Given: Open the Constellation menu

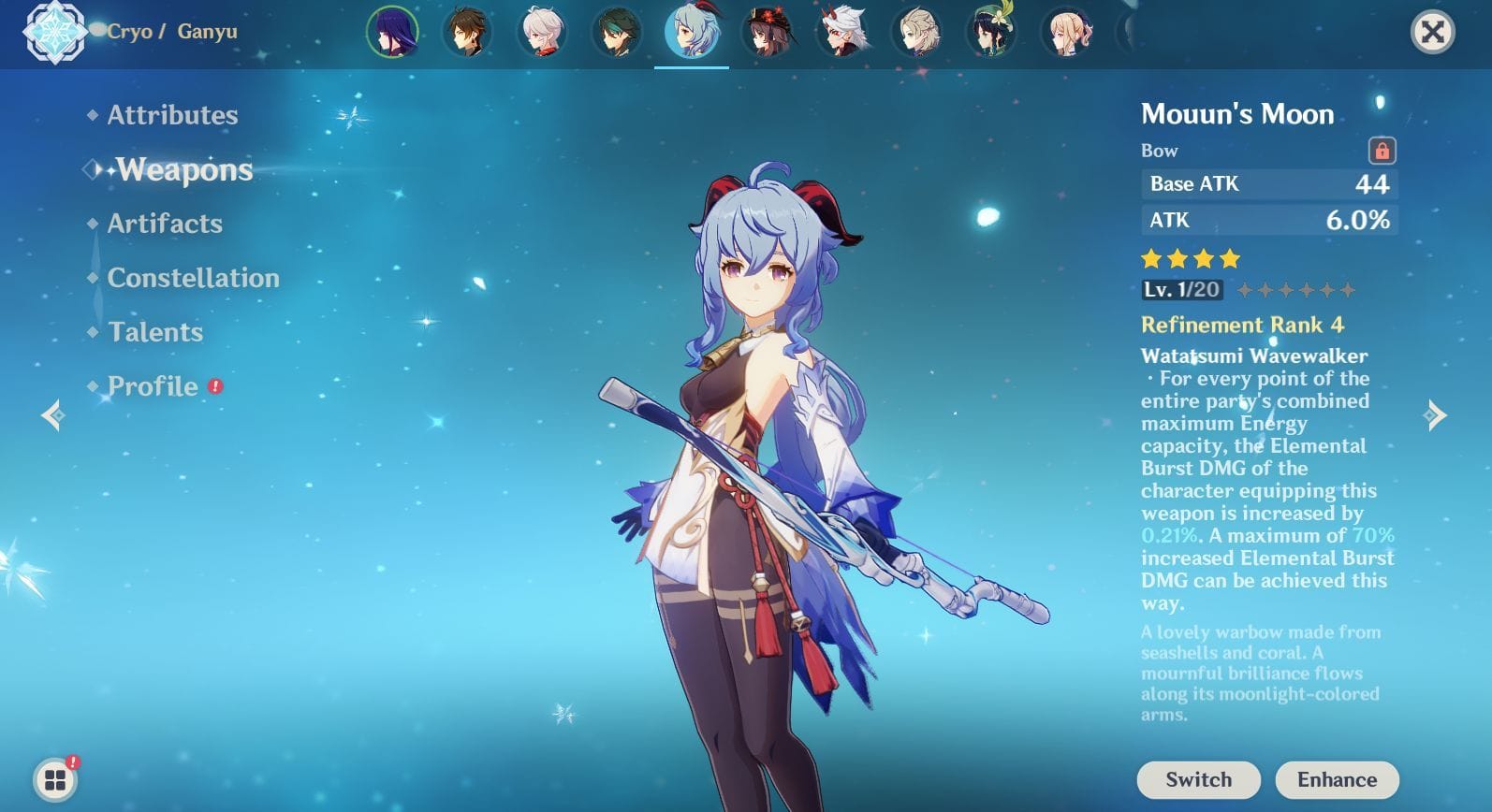Looking at the screenshot, I should [193, 278].
